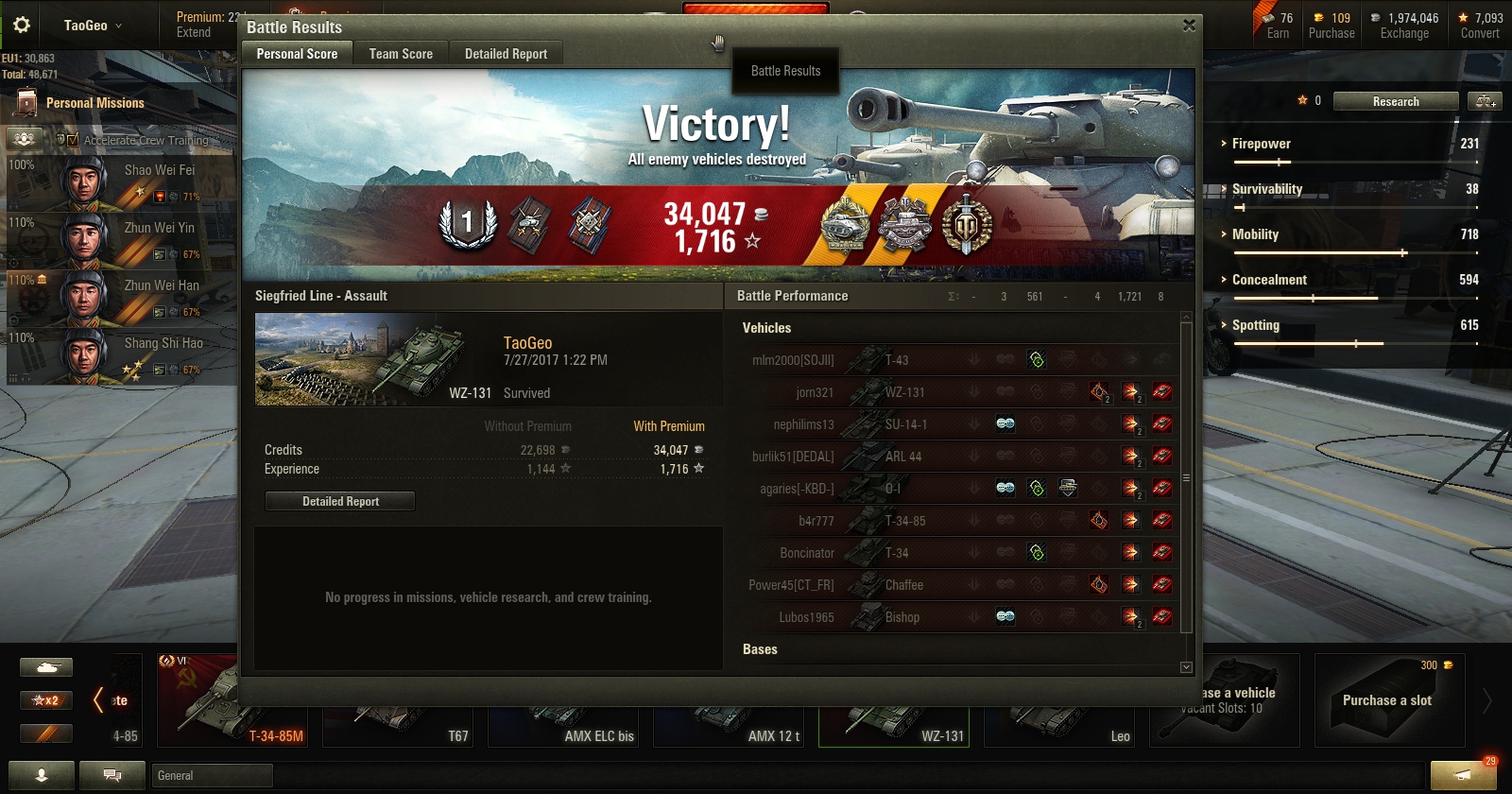
Task: Close the Battle Results window
Action: point(1189,26)
